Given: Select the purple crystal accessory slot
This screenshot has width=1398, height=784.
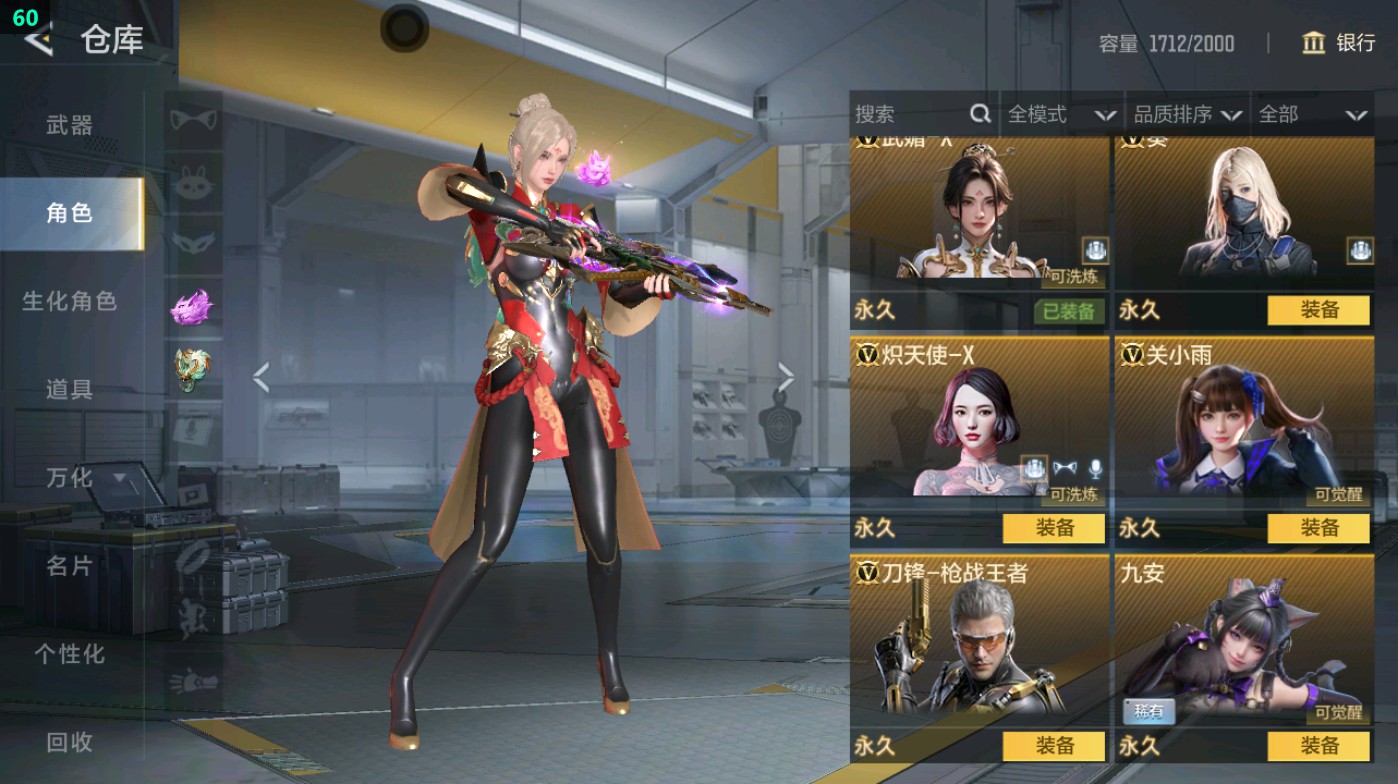Looking at the screenshot, I should [192, 308].
